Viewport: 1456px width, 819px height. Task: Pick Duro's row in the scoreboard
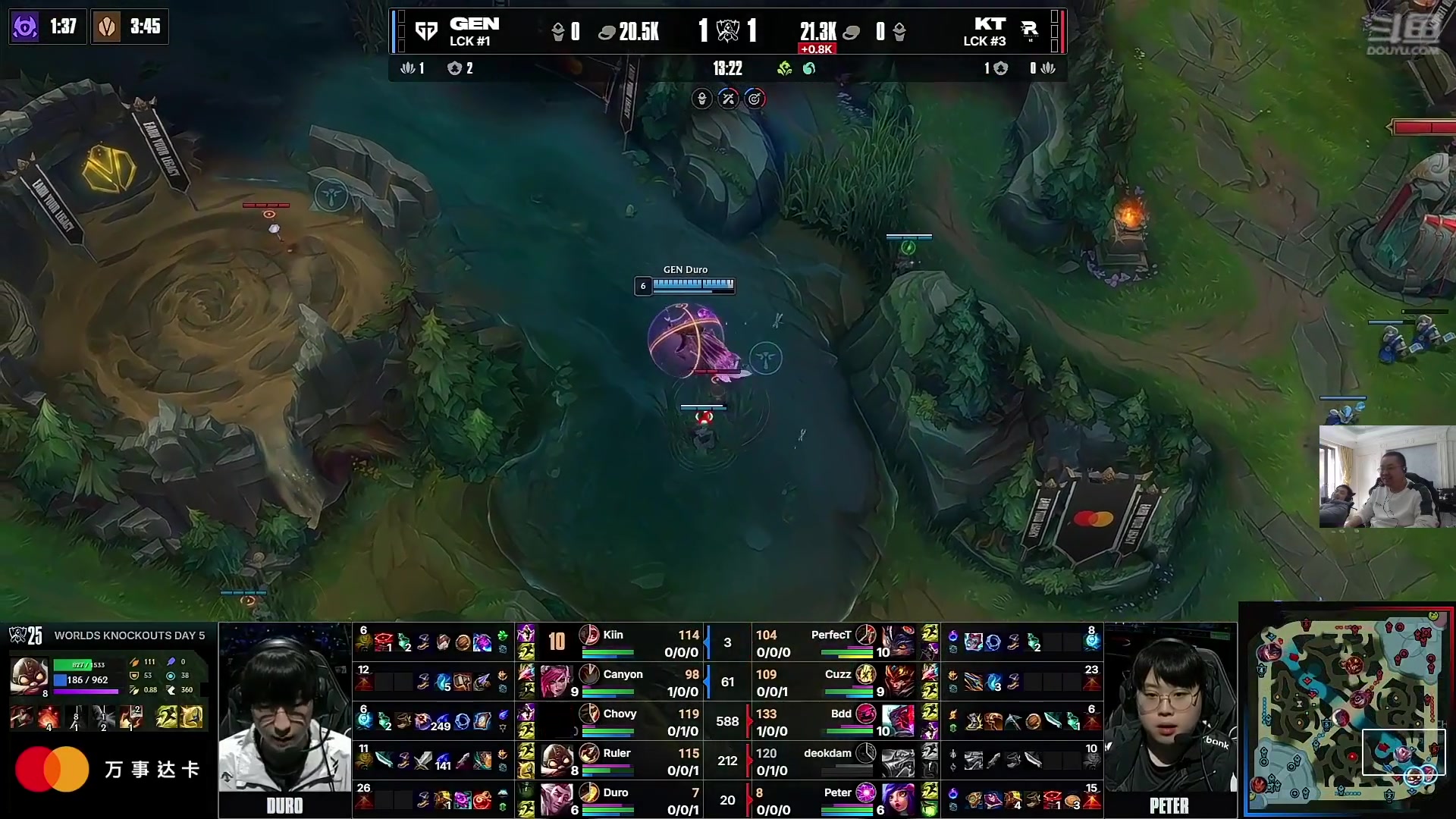622,800
